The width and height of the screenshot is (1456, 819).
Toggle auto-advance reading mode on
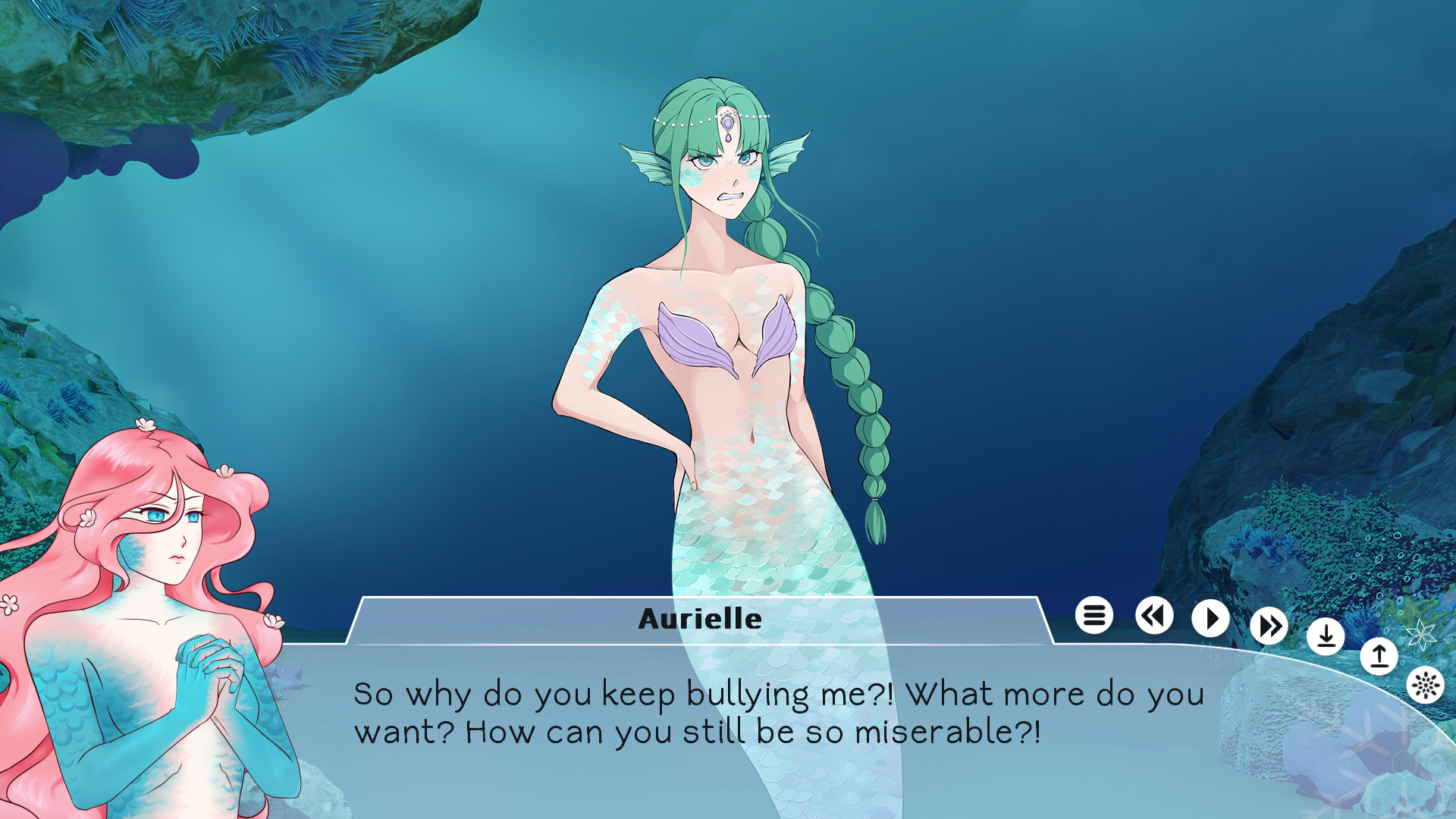tap(1210, 618)
